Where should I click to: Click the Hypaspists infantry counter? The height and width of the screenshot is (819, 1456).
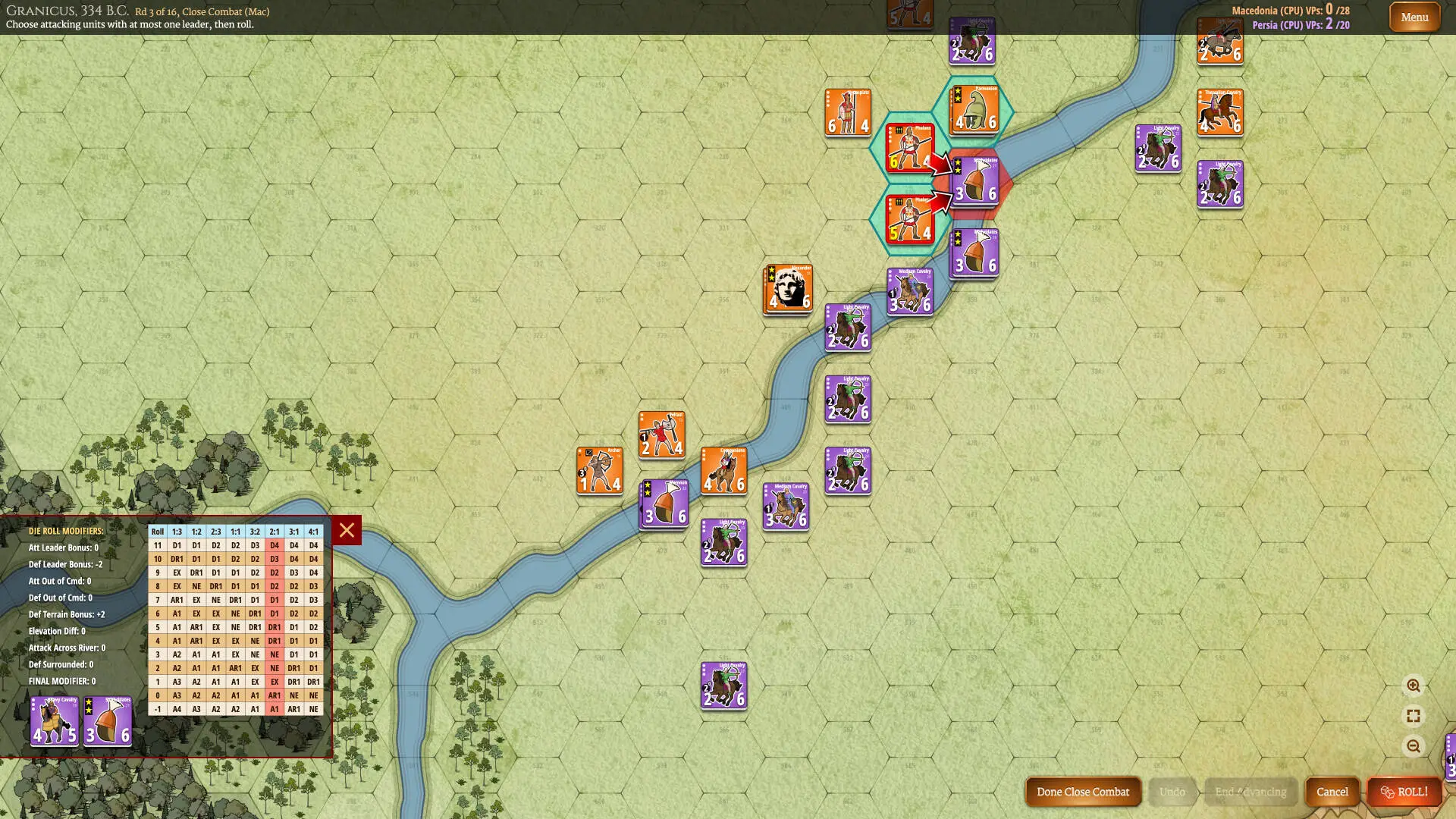coord(848,114)
